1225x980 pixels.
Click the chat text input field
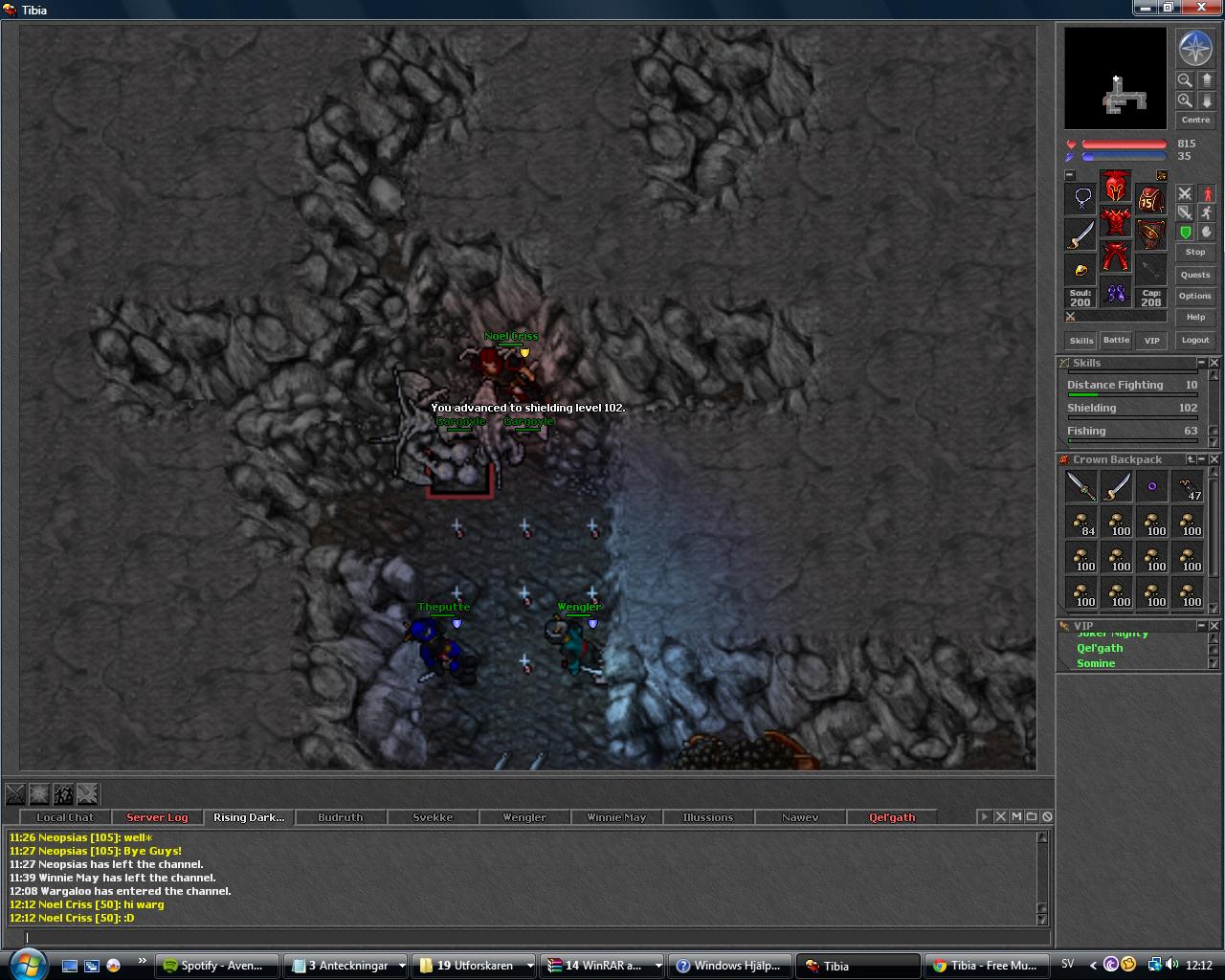[526, 938]
